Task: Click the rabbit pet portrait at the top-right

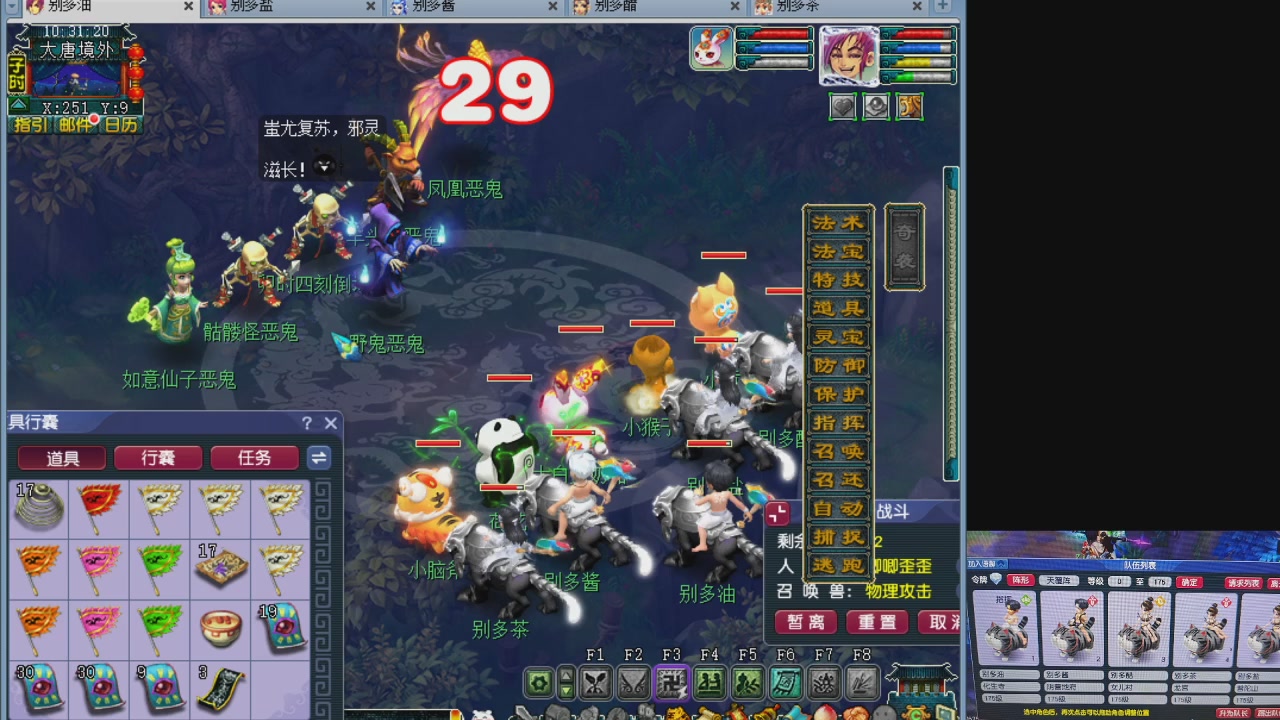Action: (x=711, y=47)
